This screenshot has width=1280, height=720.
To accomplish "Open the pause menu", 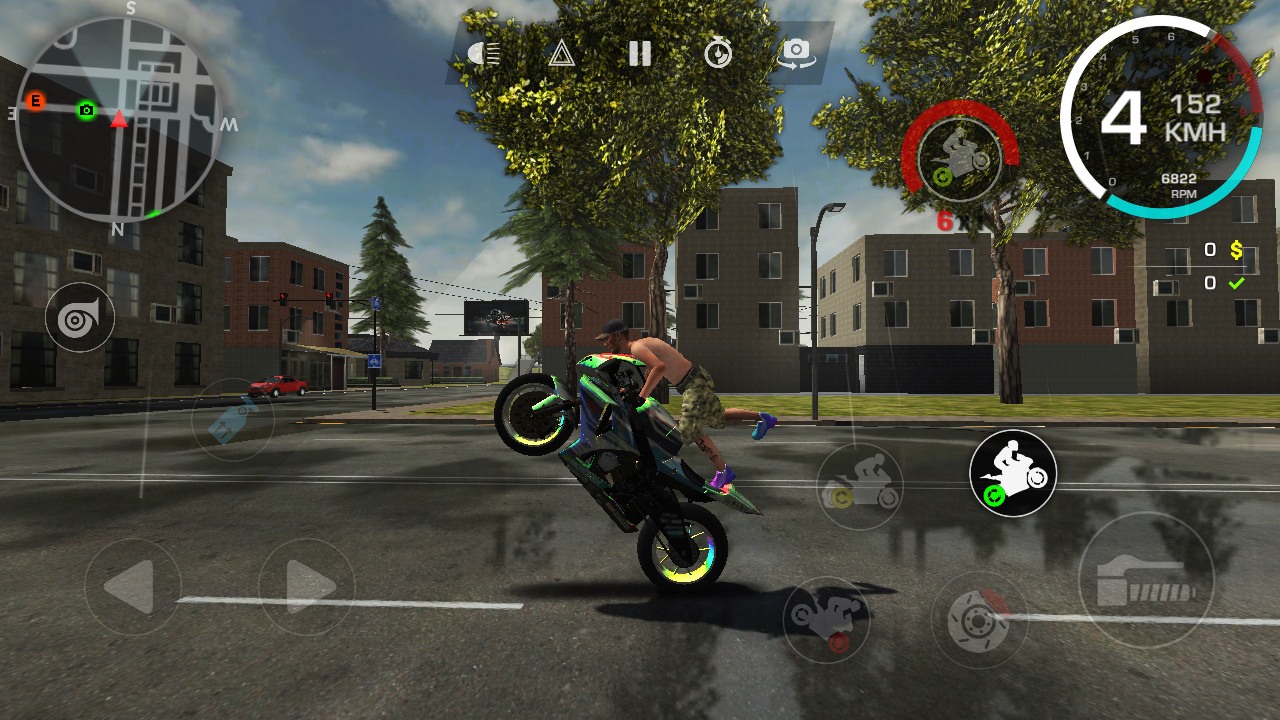I will (x=641, y=55).
